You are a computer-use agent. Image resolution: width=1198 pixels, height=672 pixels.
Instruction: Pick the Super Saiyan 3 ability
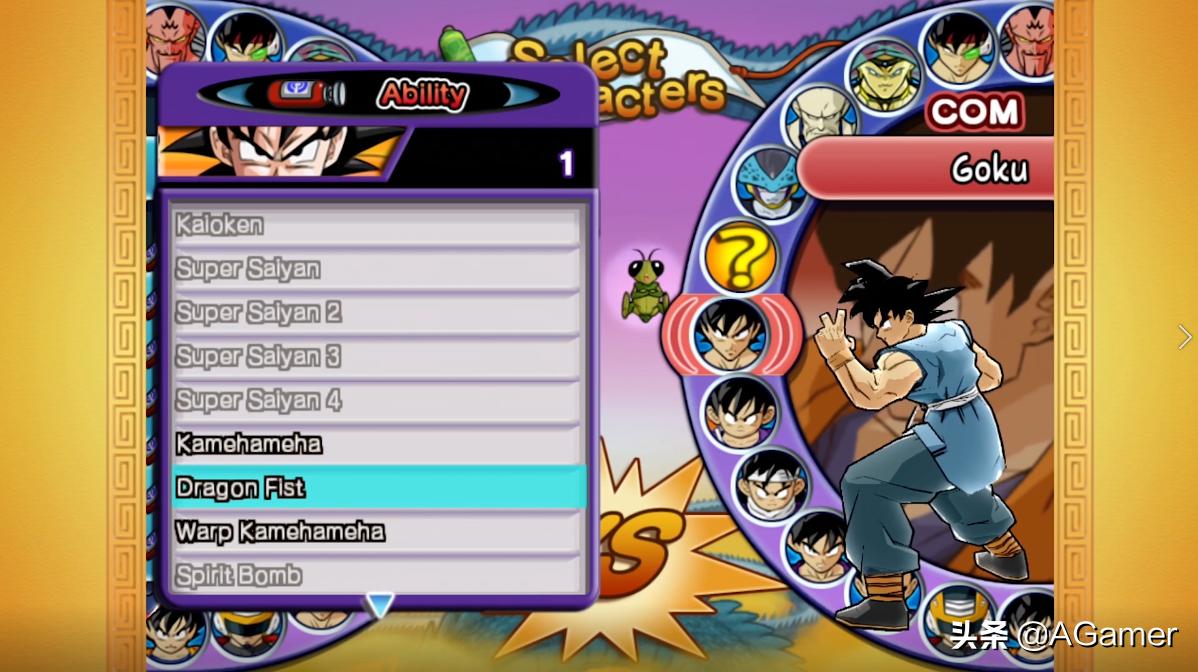tap(376, 357)
